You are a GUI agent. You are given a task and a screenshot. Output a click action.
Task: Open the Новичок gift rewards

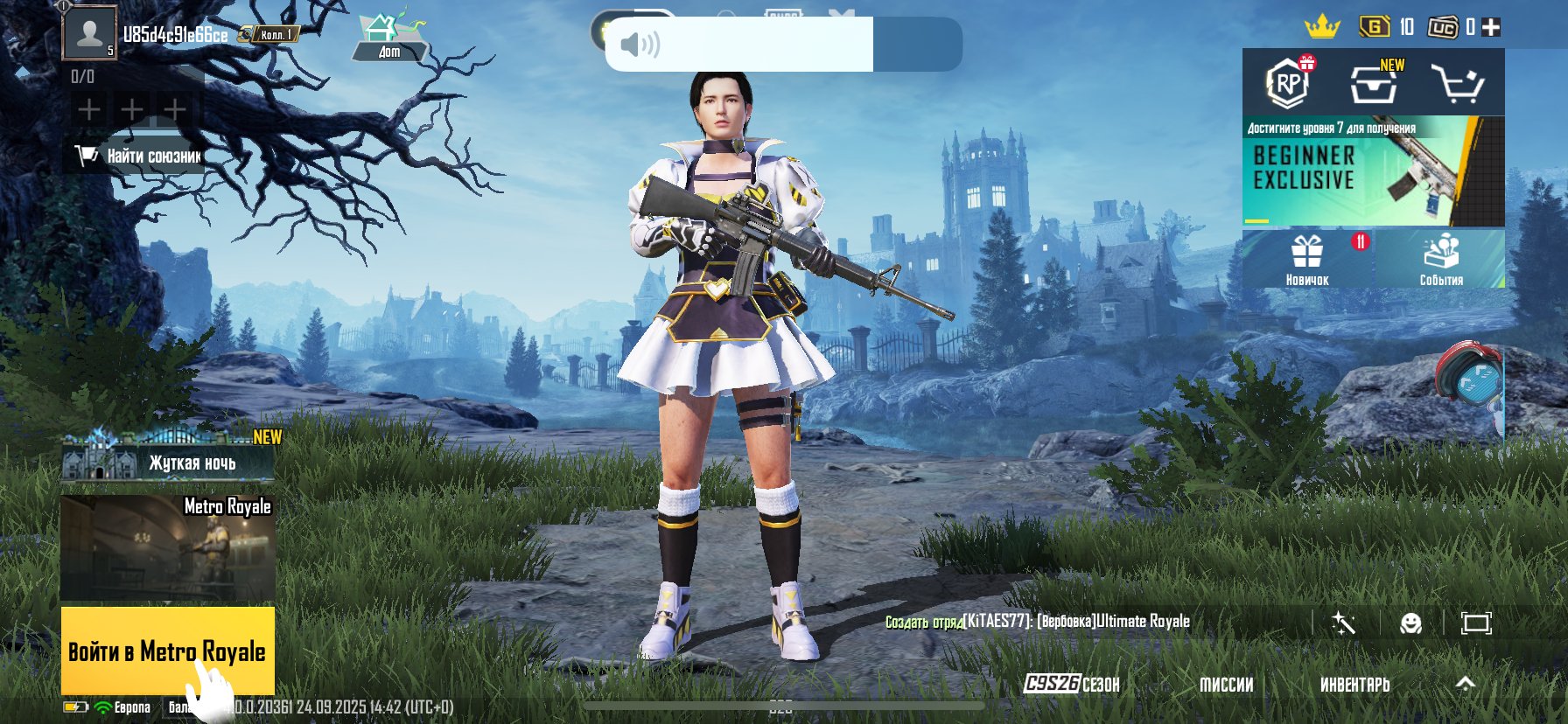pyautogui.click(x=1307, y=259)
